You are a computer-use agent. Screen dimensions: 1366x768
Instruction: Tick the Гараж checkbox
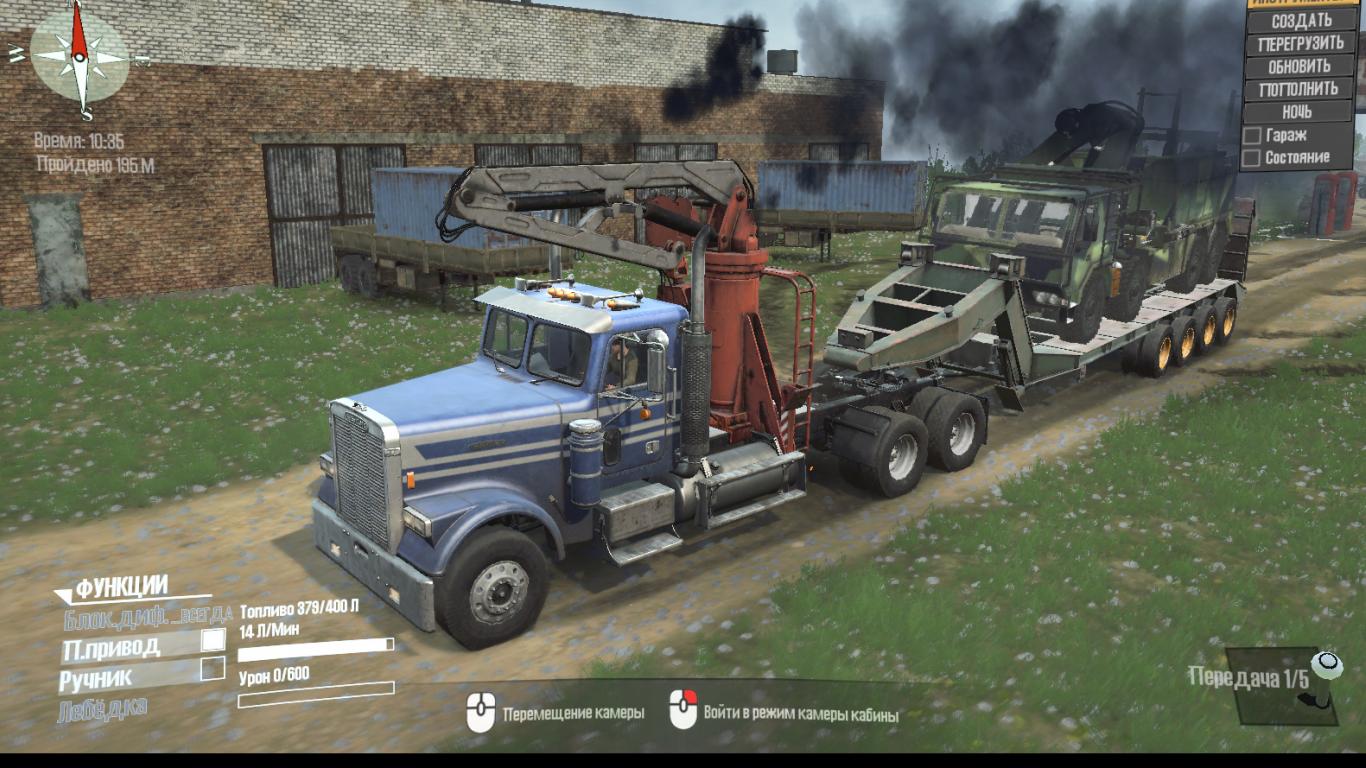[1251, 135]
